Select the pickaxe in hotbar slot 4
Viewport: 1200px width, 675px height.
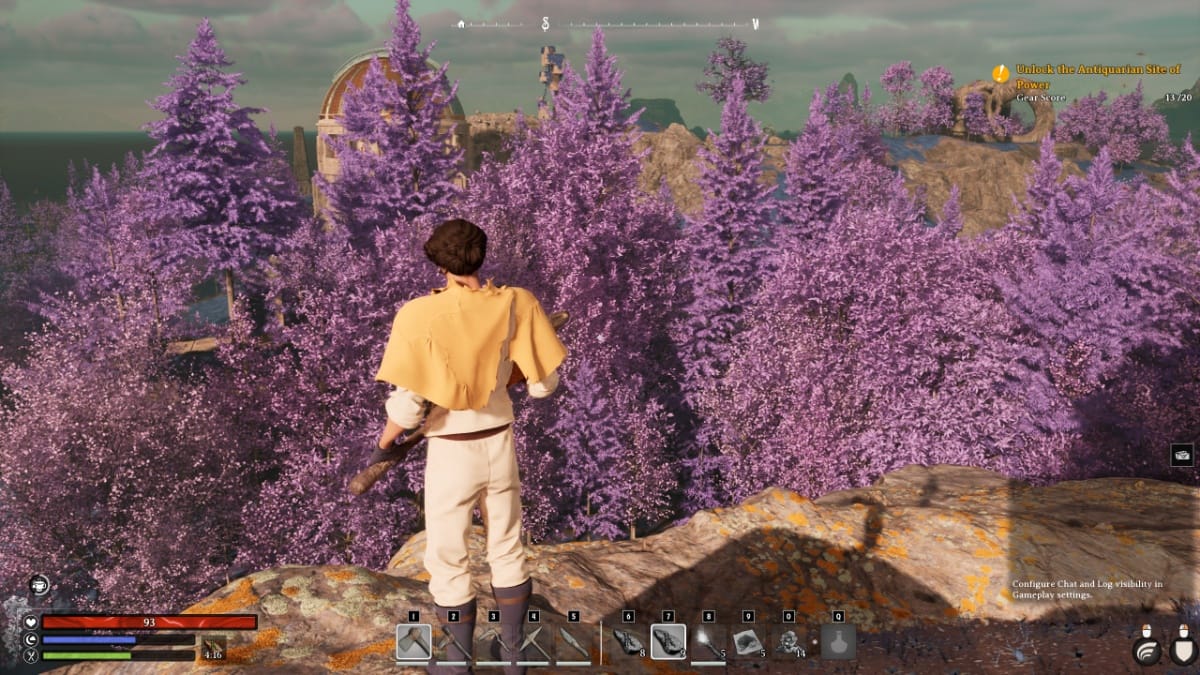534,642
